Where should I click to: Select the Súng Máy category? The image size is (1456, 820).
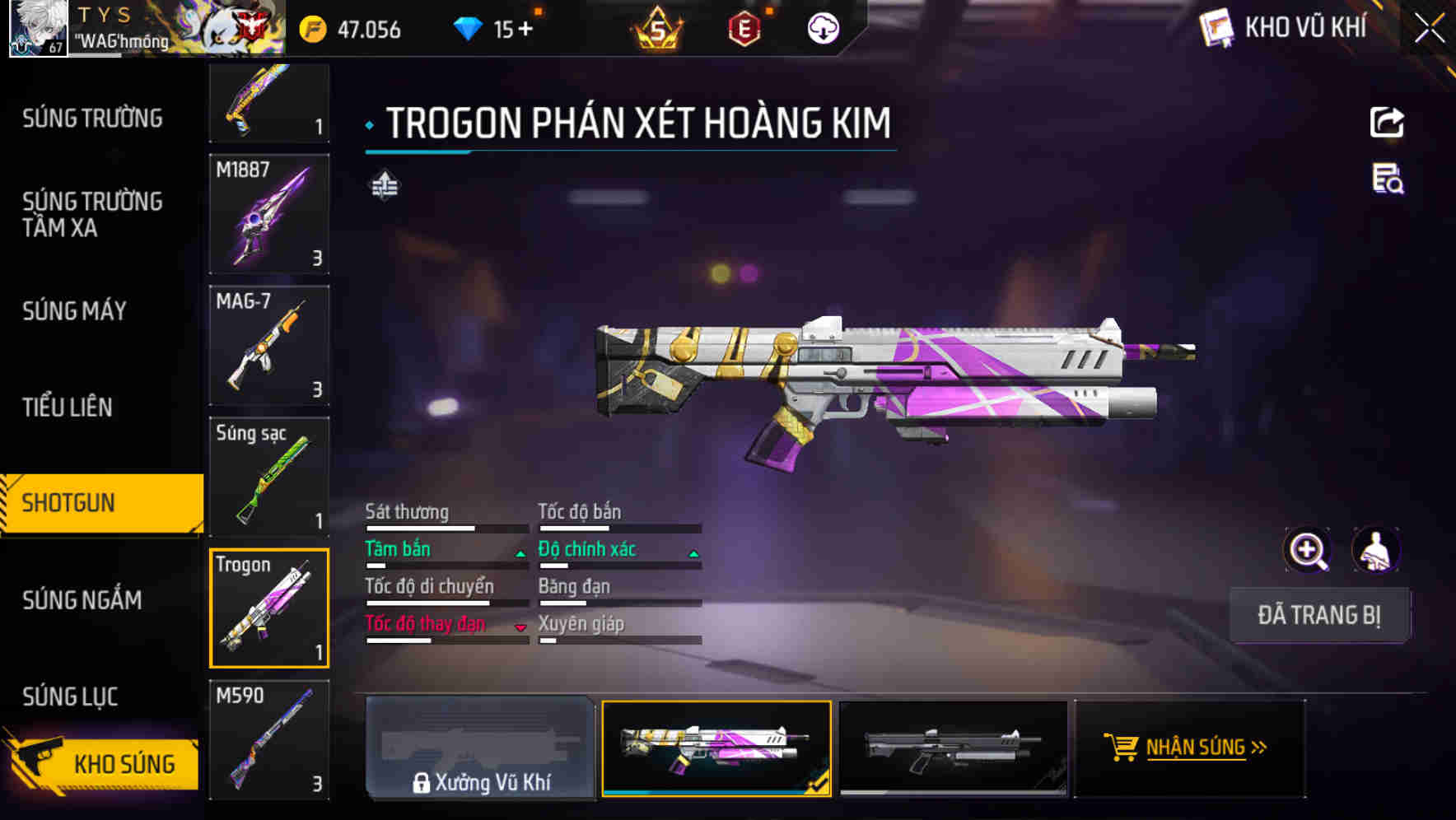pyautogui.click(x=75, y=311)
